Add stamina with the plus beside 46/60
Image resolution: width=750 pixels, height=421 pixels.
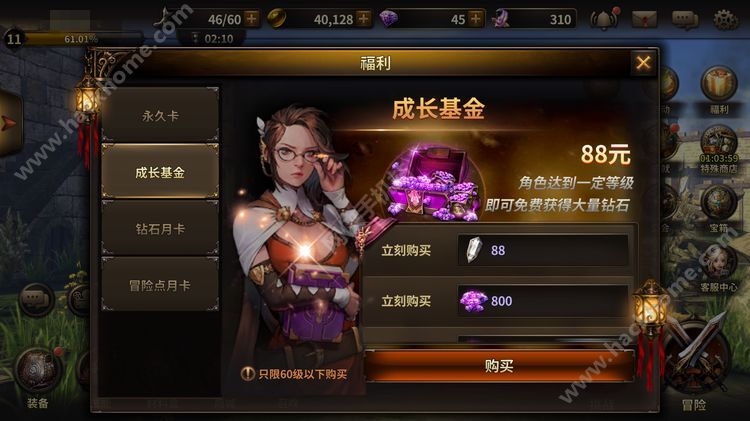click(x=250, y=18)
